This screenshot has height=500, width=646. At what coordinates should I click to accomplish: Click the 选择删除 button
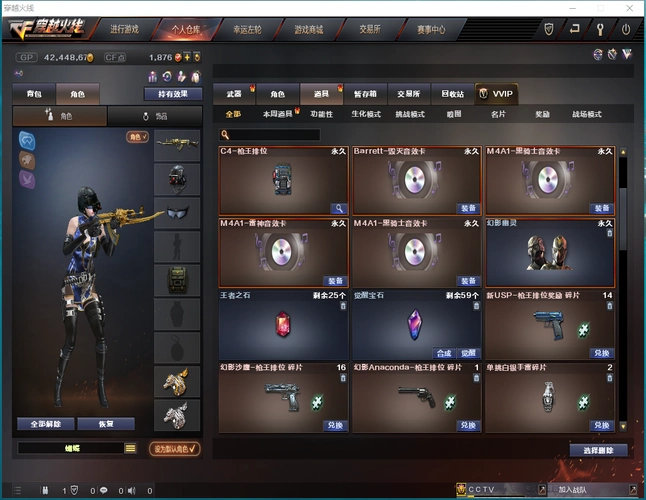(599, 450)
